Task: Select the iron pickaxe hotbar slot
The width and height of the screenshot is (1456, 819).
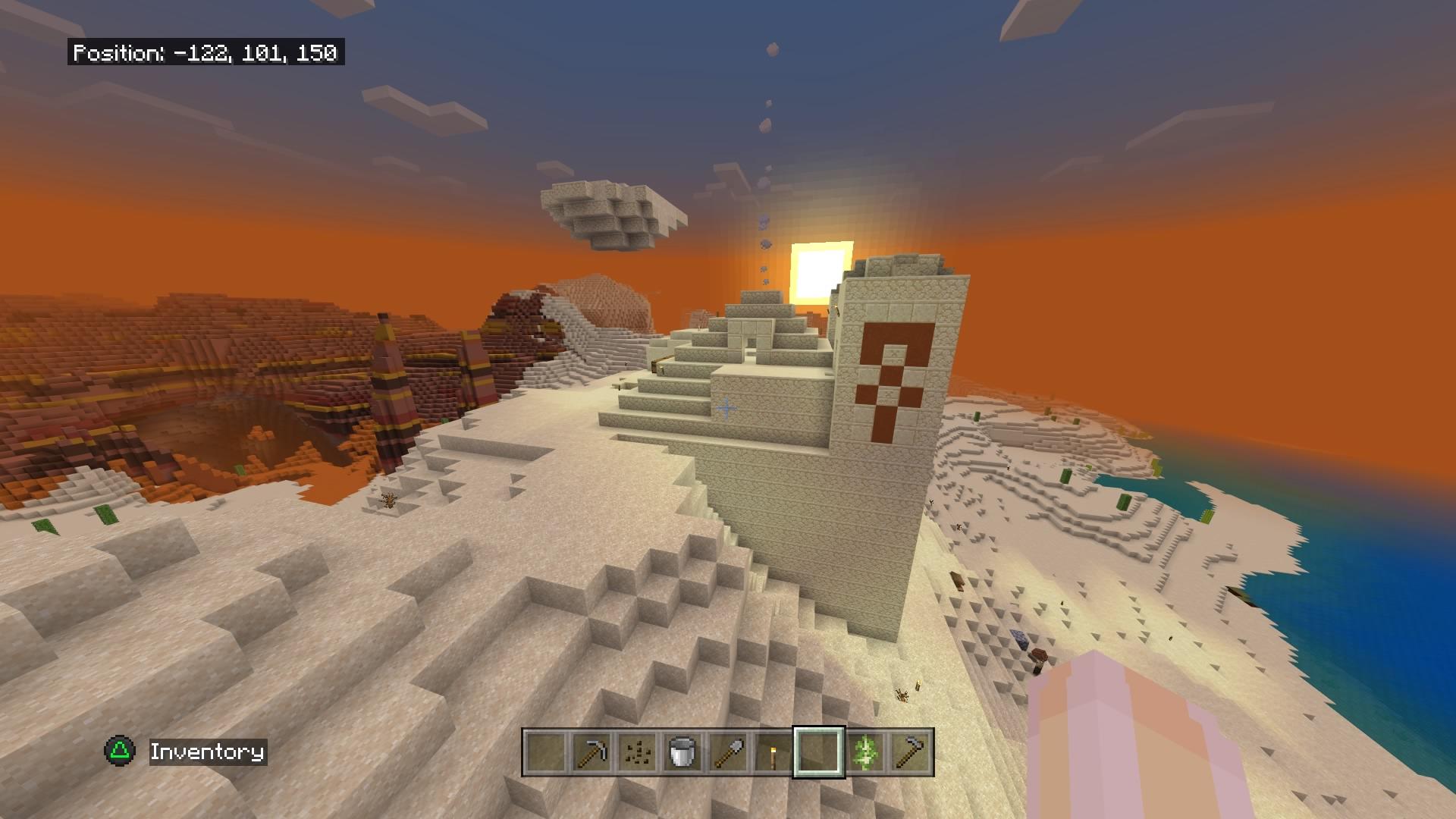Action: click(591, 752)
